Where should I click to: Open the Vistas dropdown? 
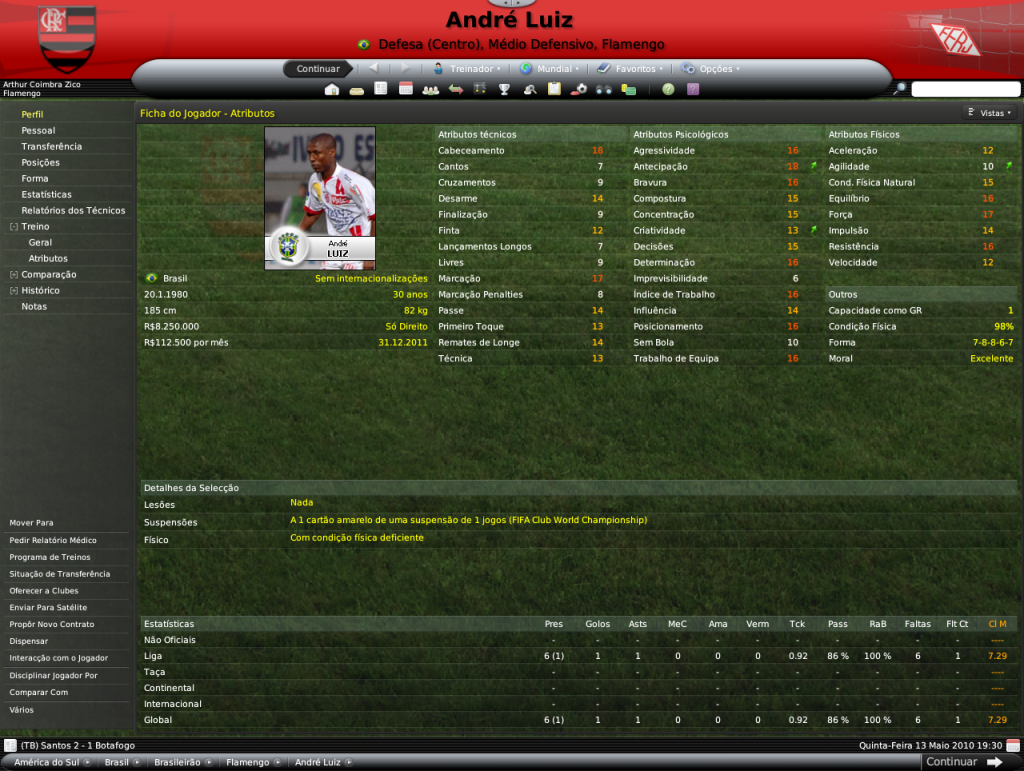pyautogui.click(x=990, y=113)
